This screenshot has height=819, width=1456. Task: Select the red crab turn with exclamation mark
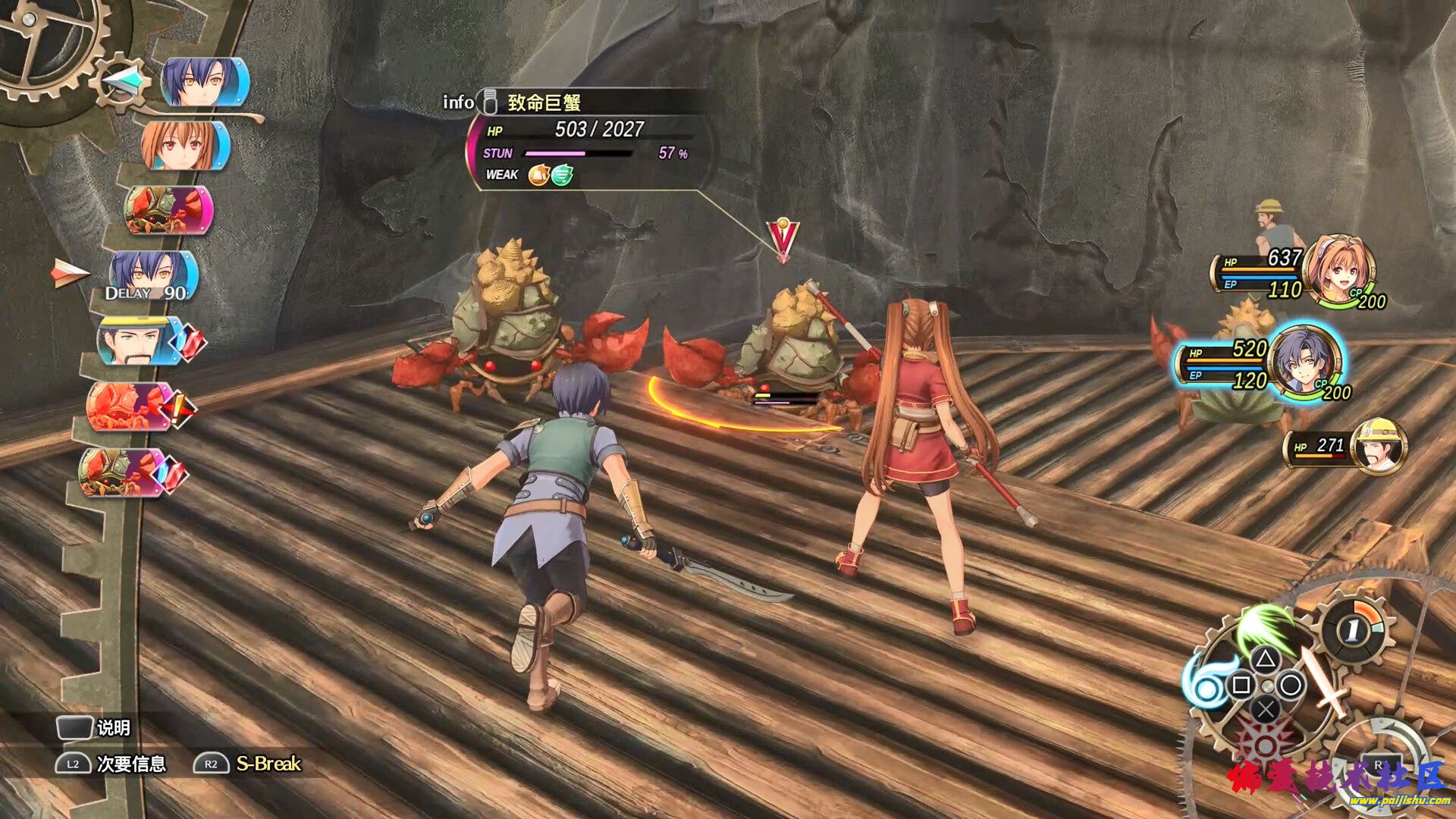(130, 407)
